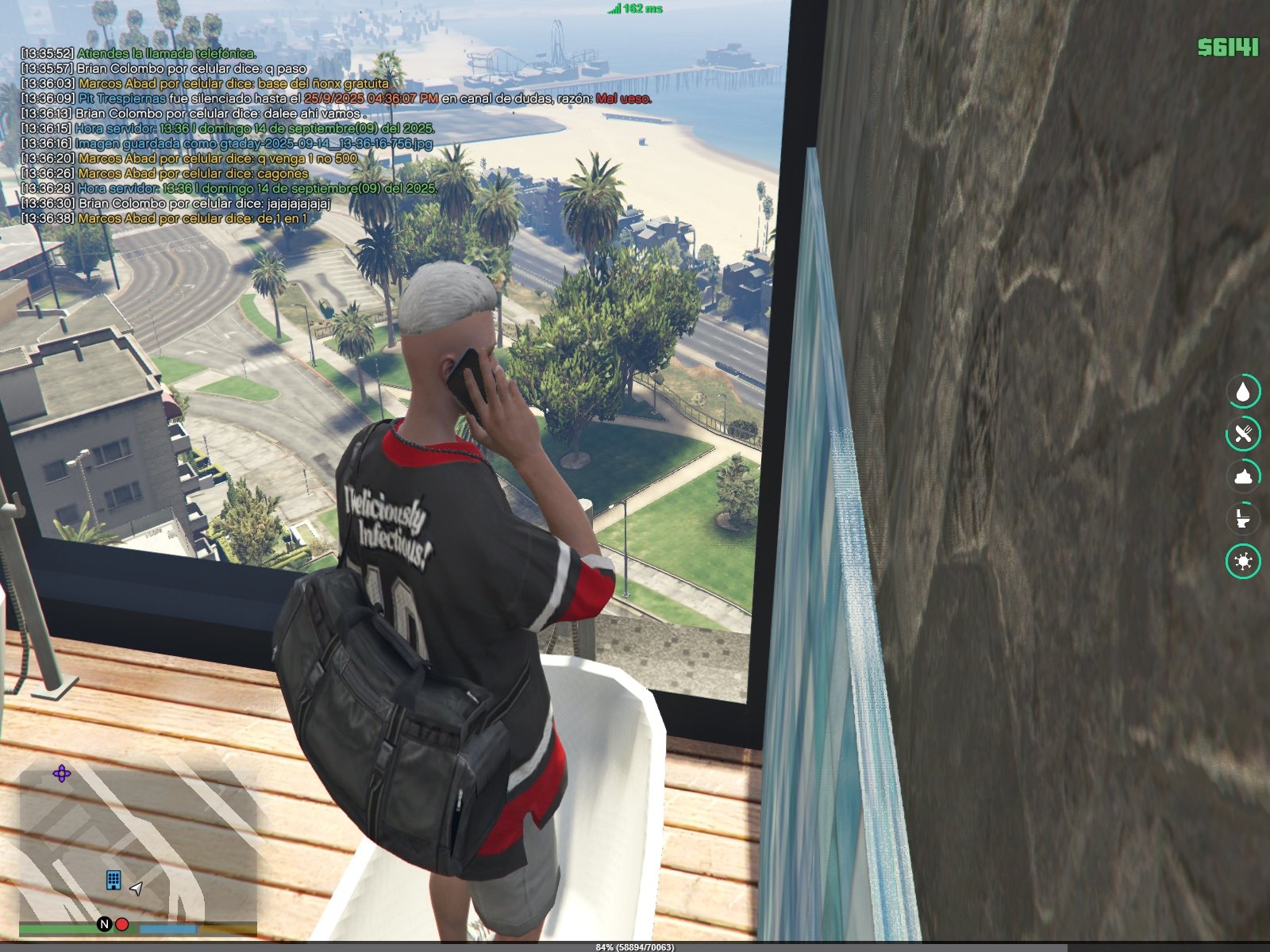Viewport: 1270px width, 952px height.
Task: Select the red dot blip on minimap
Action: (122, 924)
